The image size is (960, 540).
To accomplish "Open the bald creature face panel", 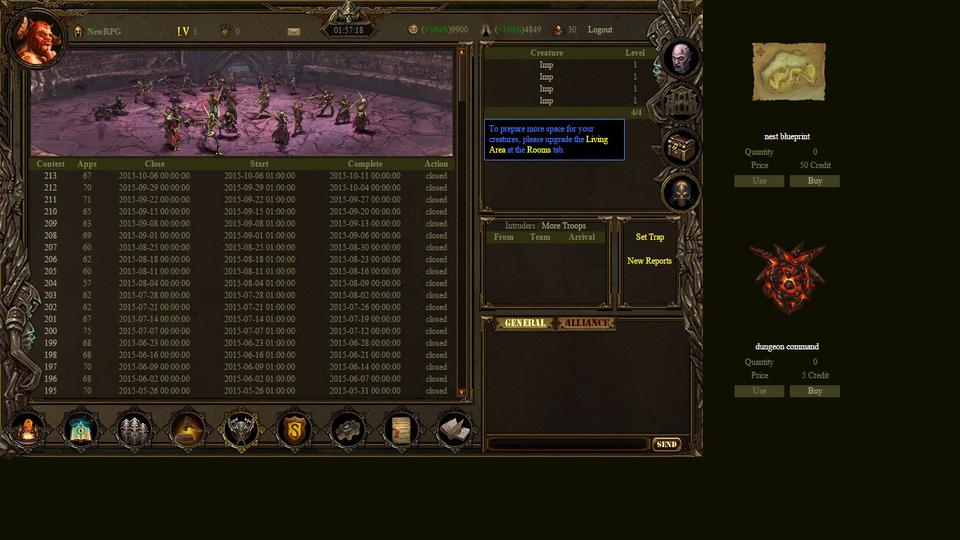I will pos(681,58).
